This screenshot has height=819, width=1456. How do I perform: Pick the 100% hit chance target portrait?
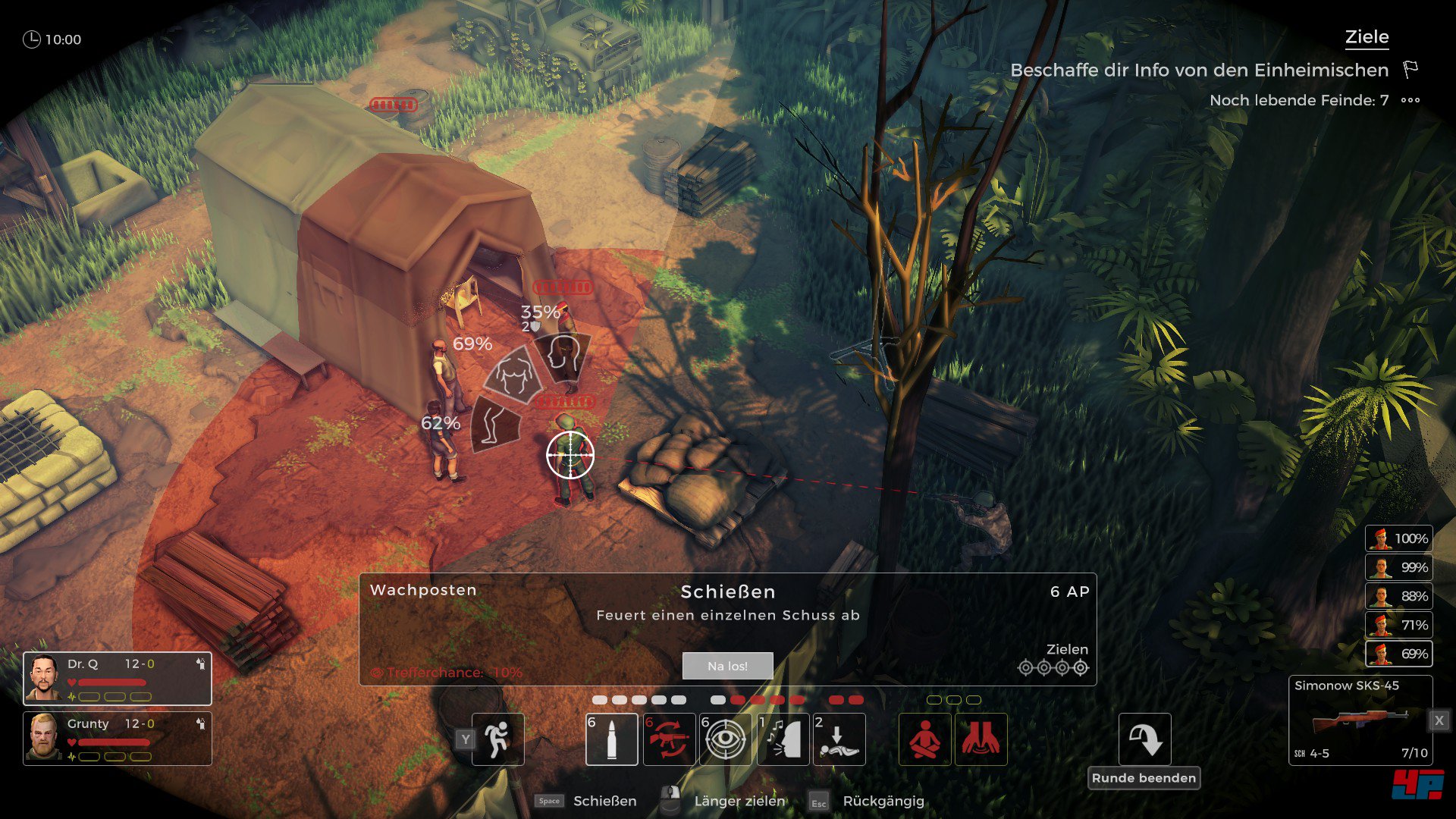coord(1398,538)
